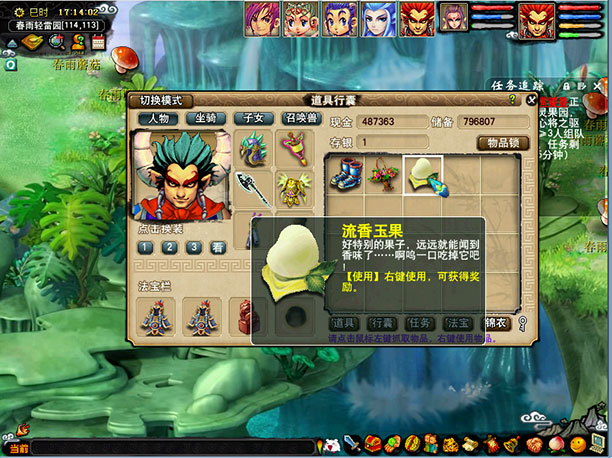Click the 物品锁 item lock button

tap(501, 143)
